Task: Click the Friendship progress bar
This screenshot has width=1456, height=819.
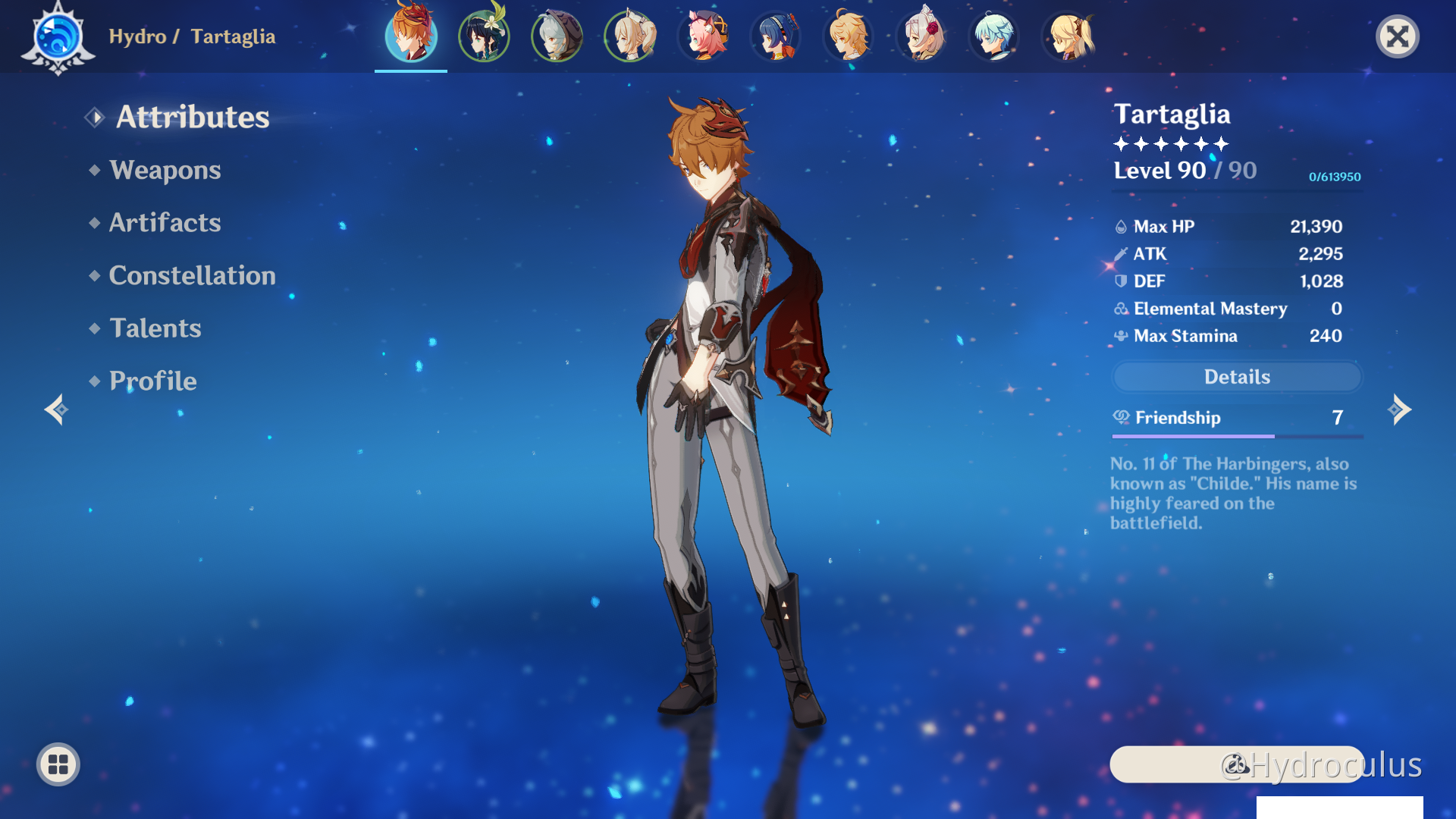Action: 1236,435
